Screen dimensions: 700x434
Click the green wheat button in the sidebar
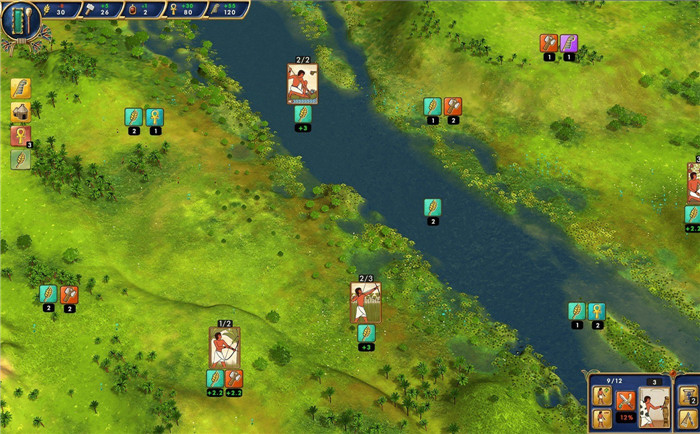coord(21,159)
